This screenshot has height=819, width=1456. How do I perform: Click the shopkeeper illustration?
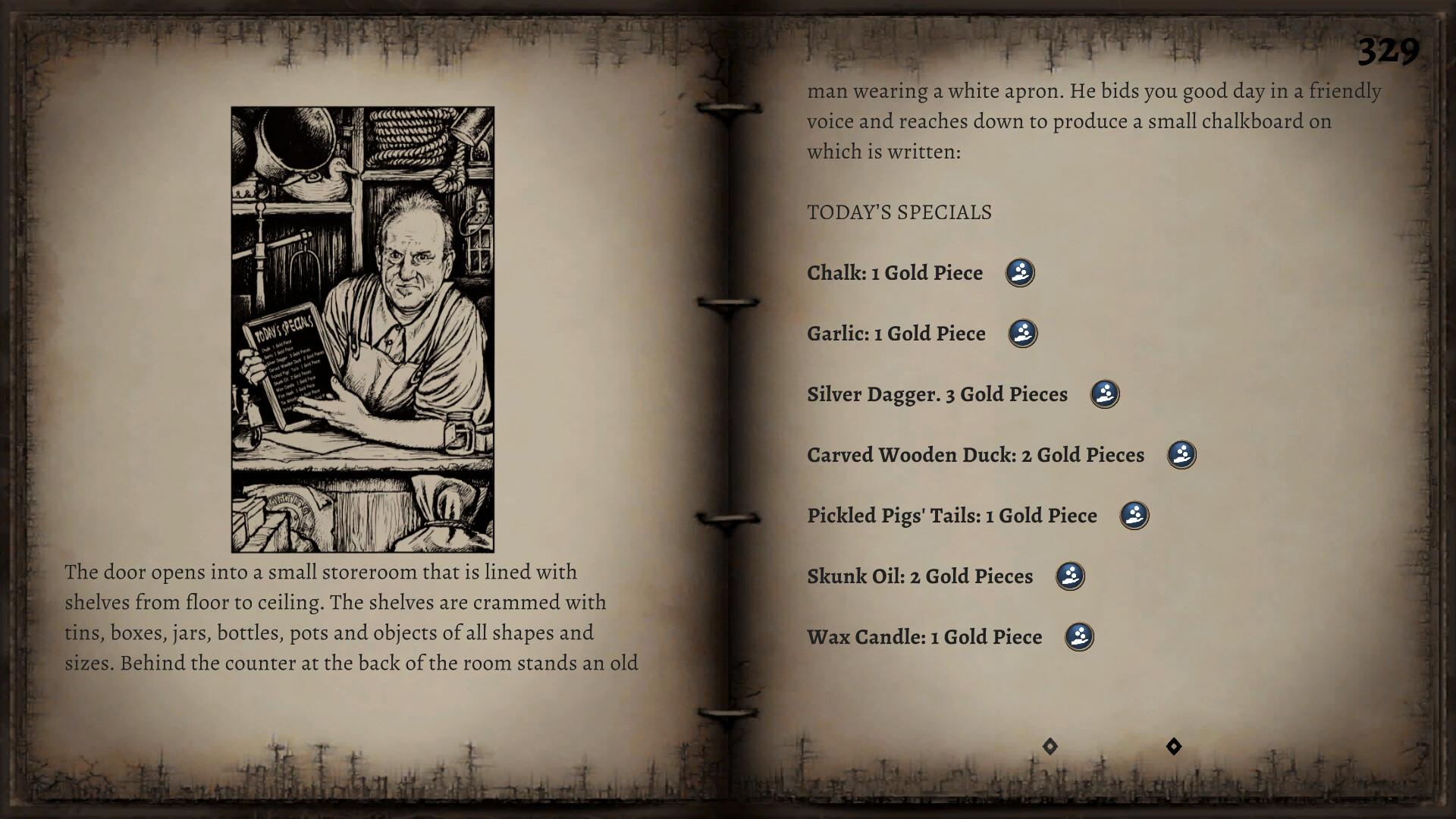361,326
